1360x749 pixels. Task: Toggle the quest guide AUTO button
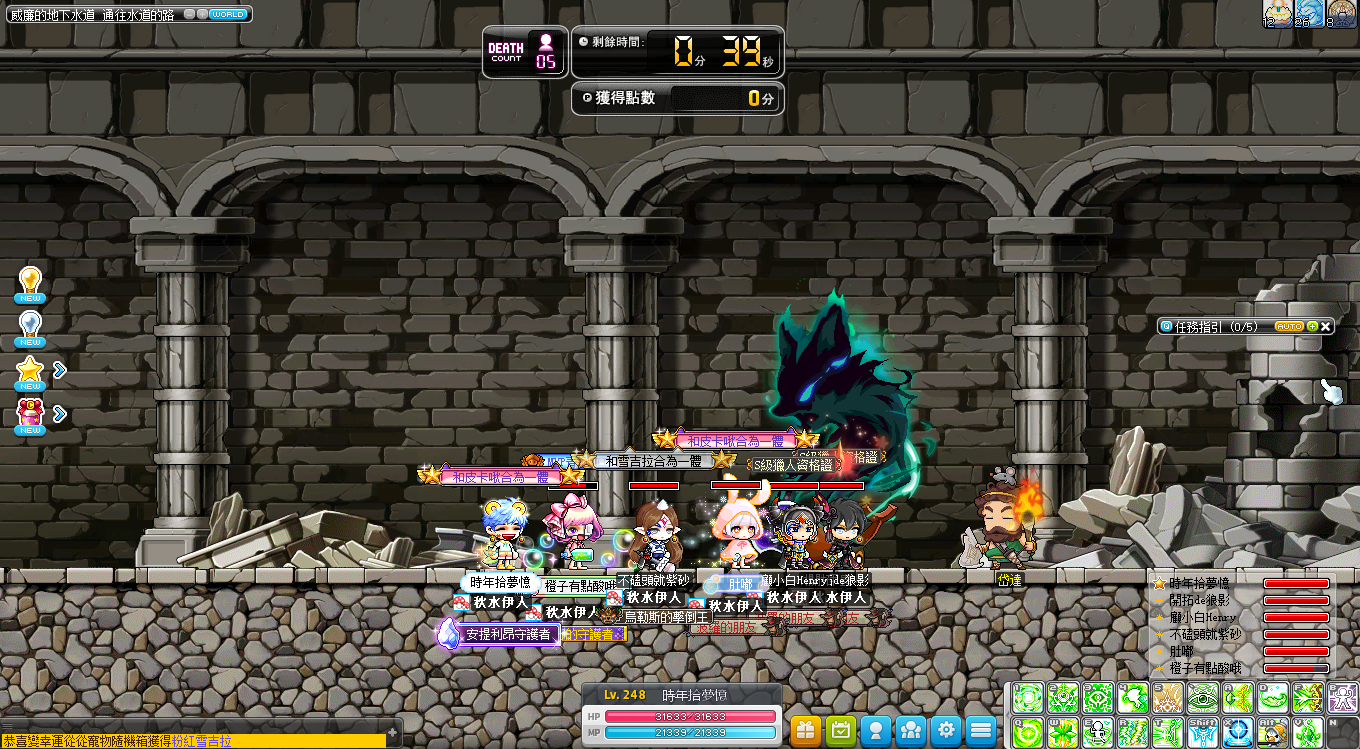(1289, 327)
